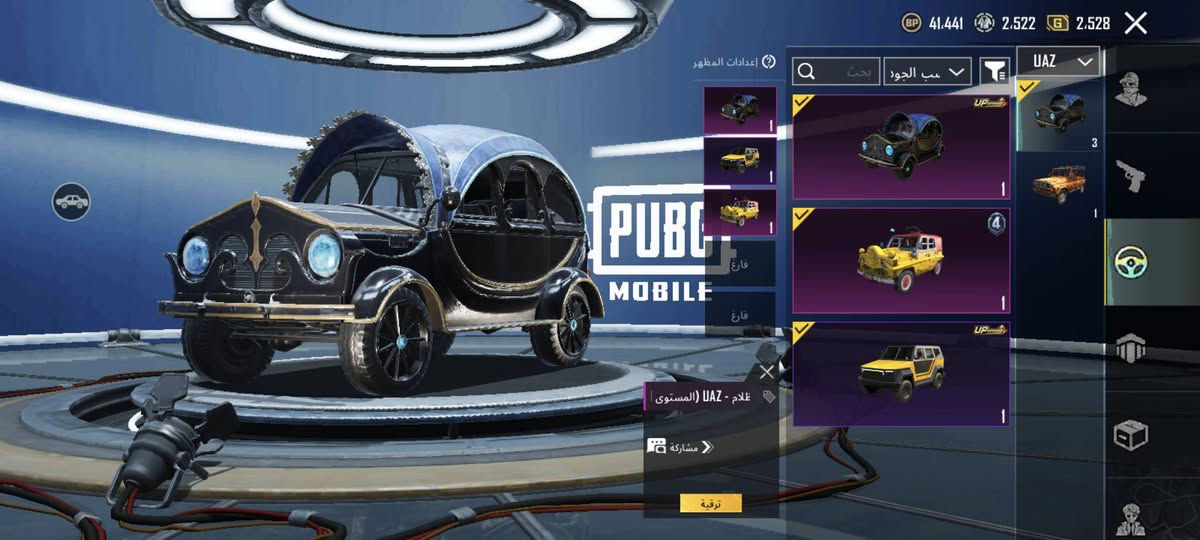Switch to the character outfit category

1131,90
